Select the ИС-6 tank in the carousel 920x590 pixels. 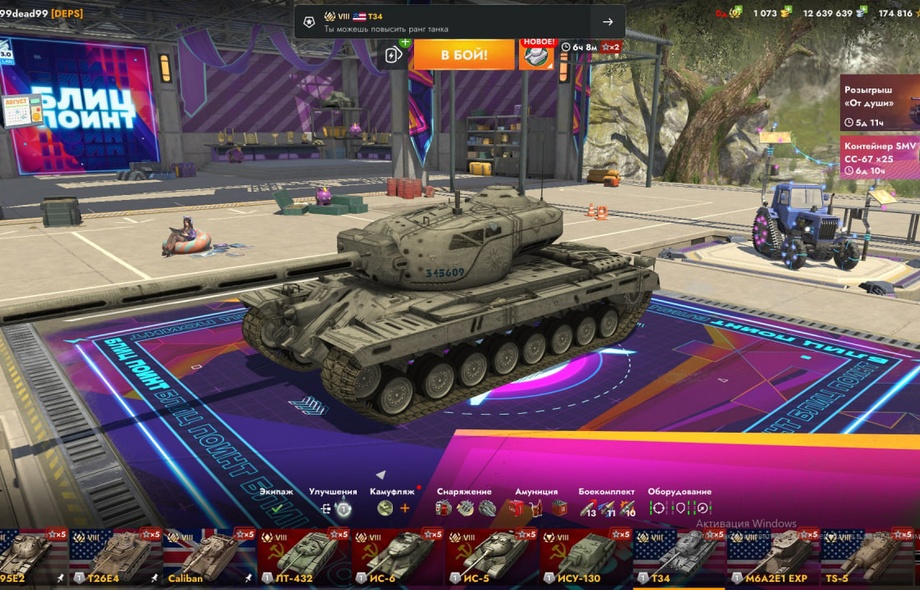pyautogui.click(x=398, y=557)
